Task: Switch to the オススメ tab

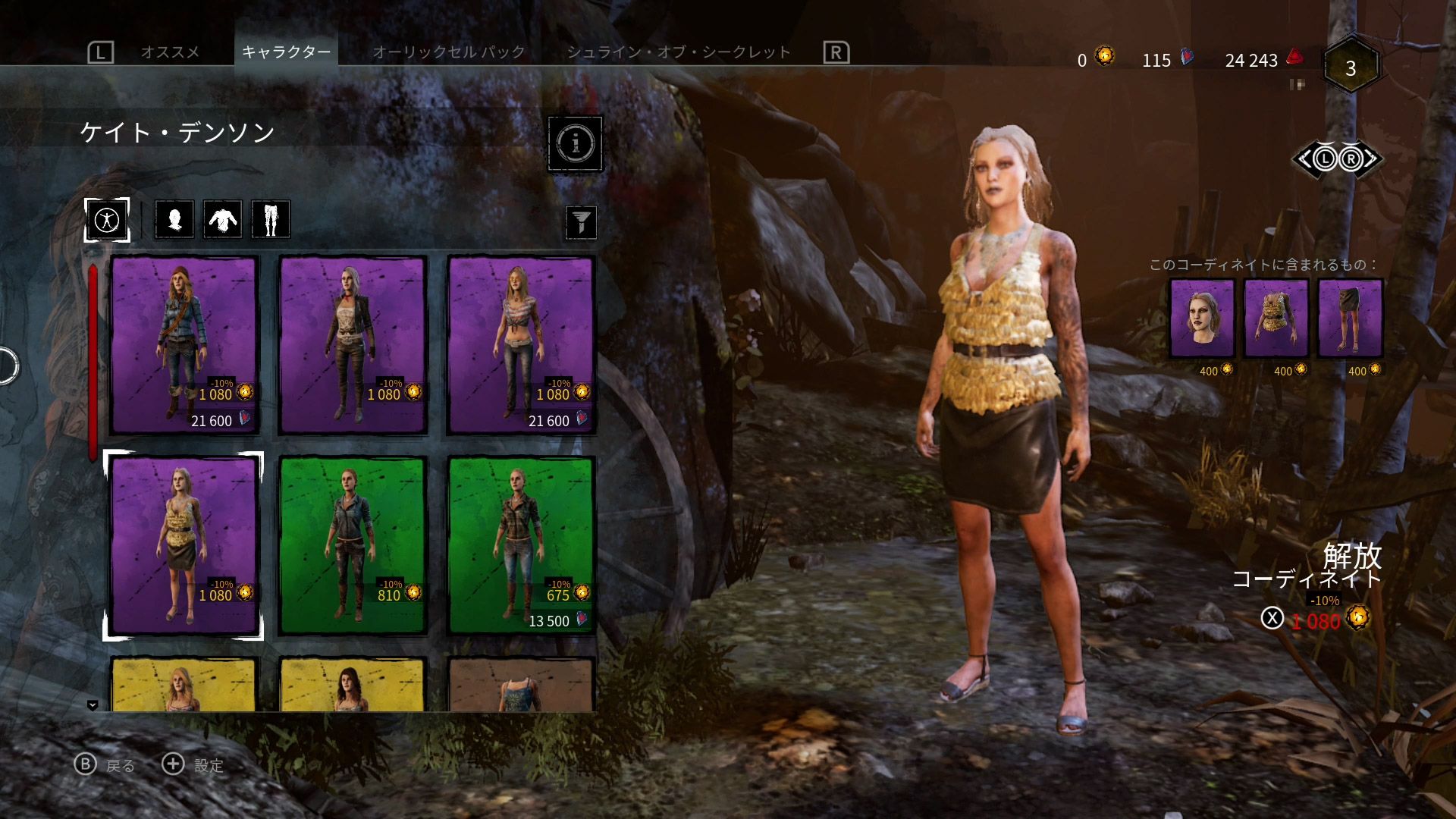Action: (x=170, y=52)
